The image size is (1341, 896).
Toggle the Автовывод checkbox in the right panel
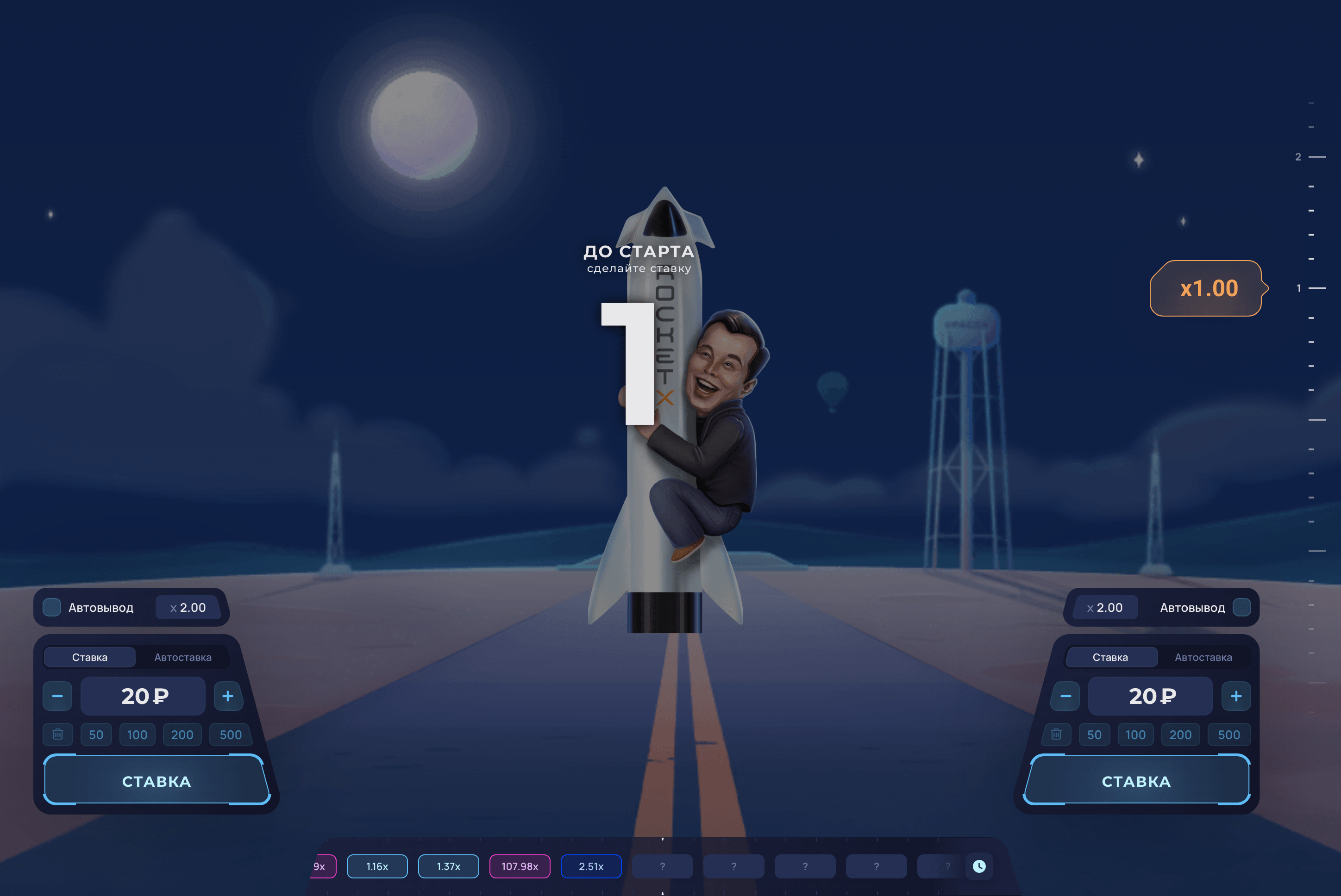[x=1241, y=607]
